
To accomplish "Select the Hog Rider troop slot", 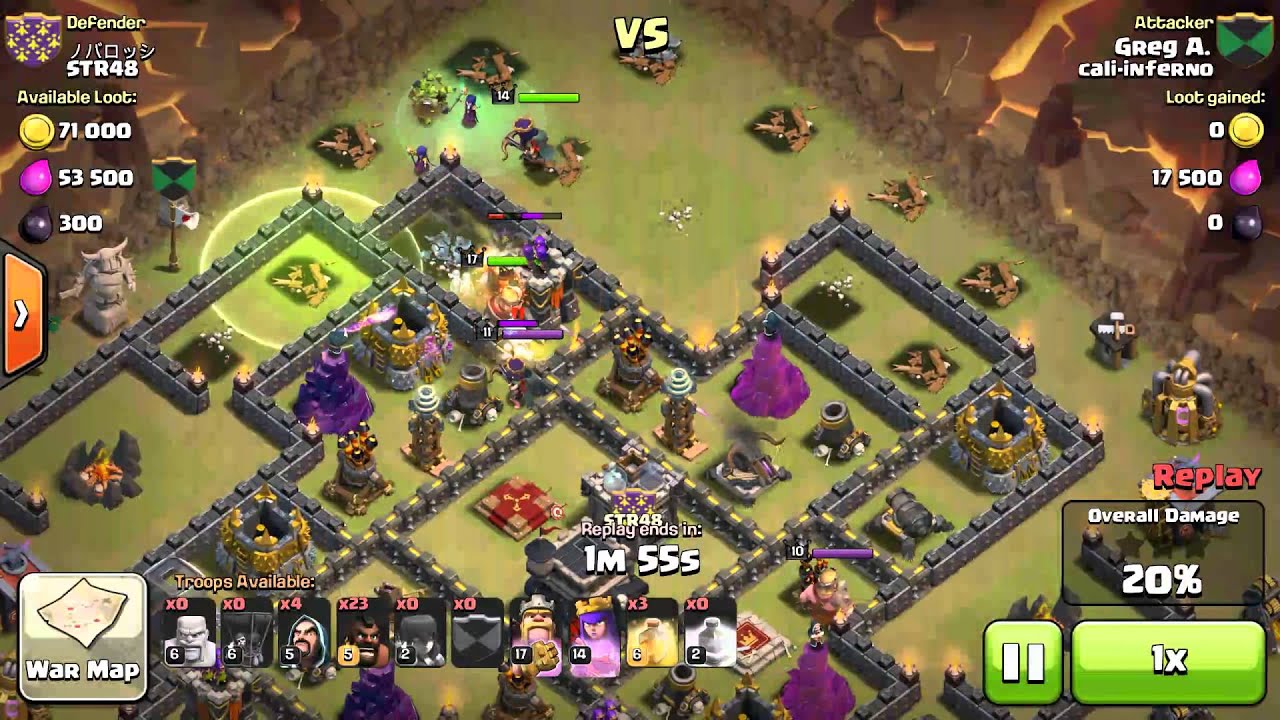I will pos(362,633).
